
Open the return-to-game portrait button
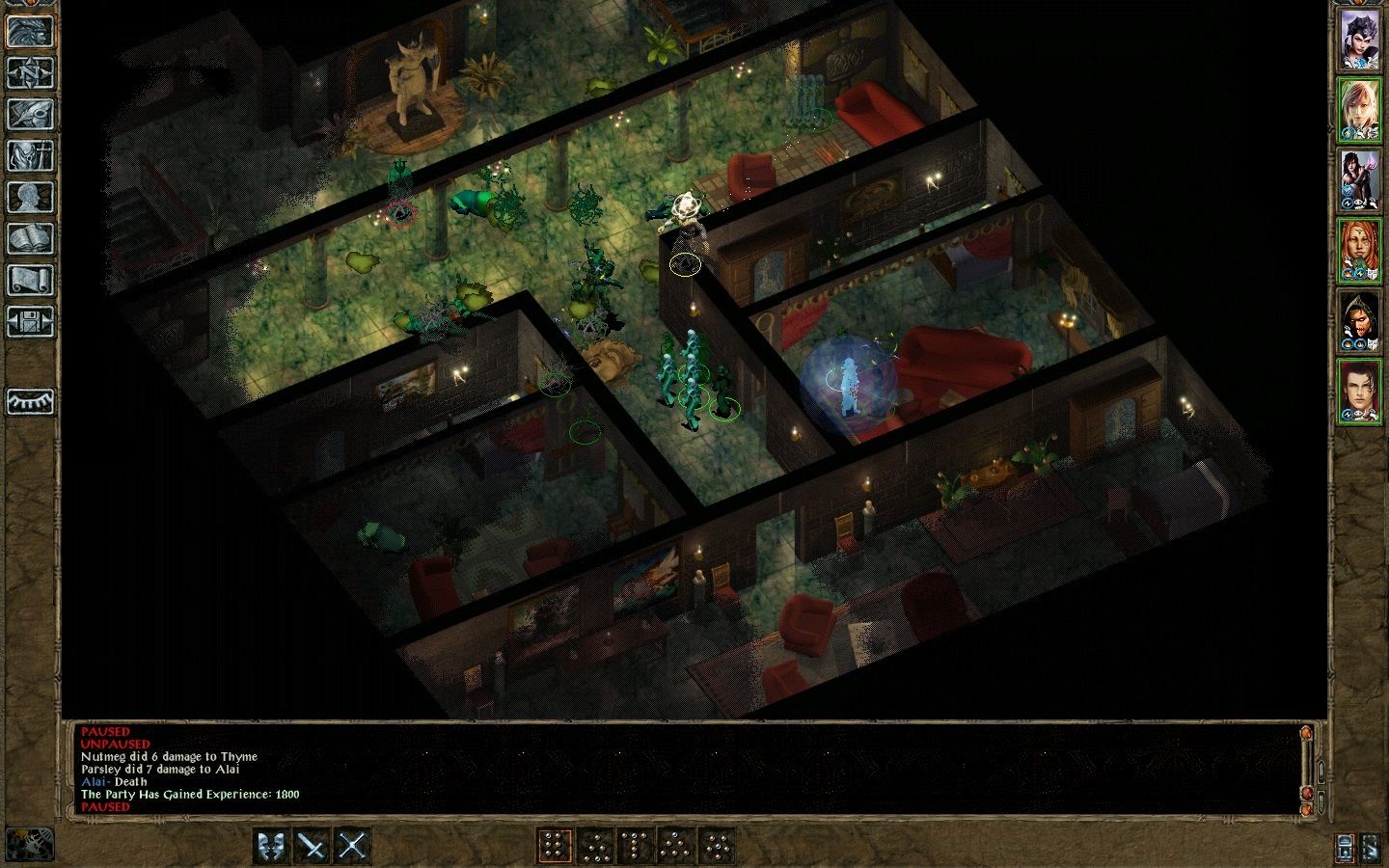point(29,31)
